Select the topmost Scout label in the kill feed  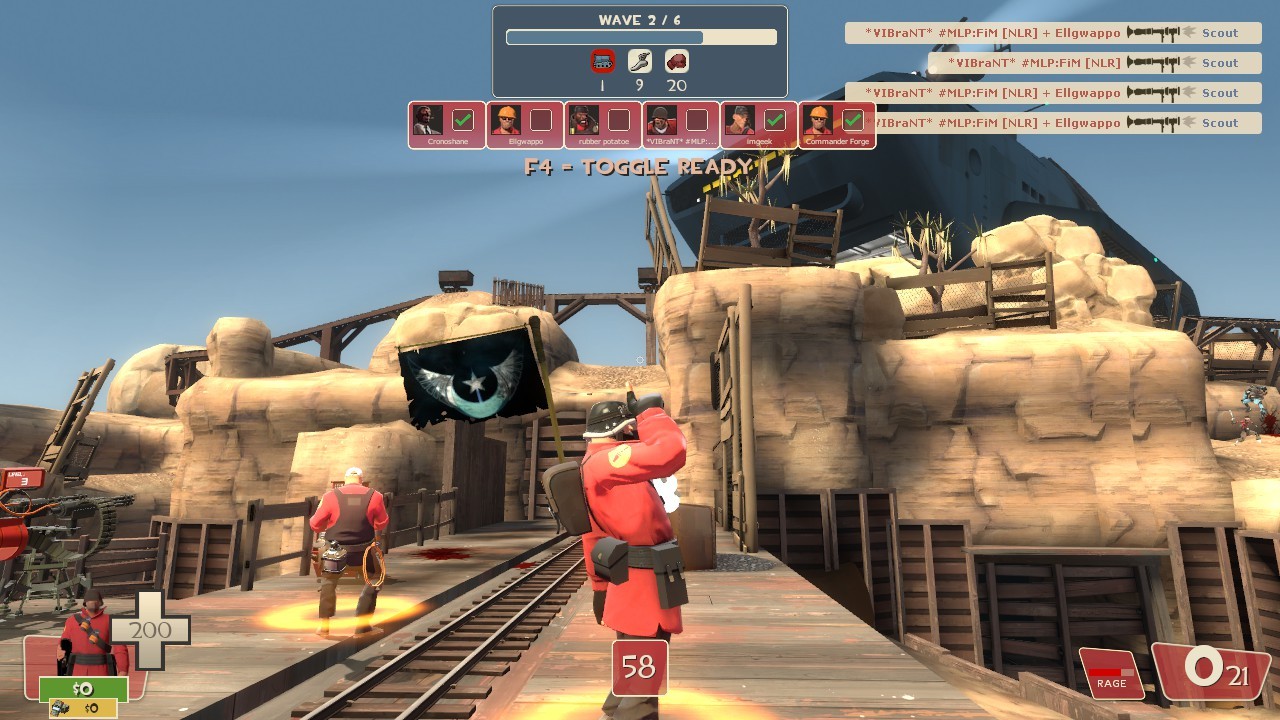(x=1220, y=33)
